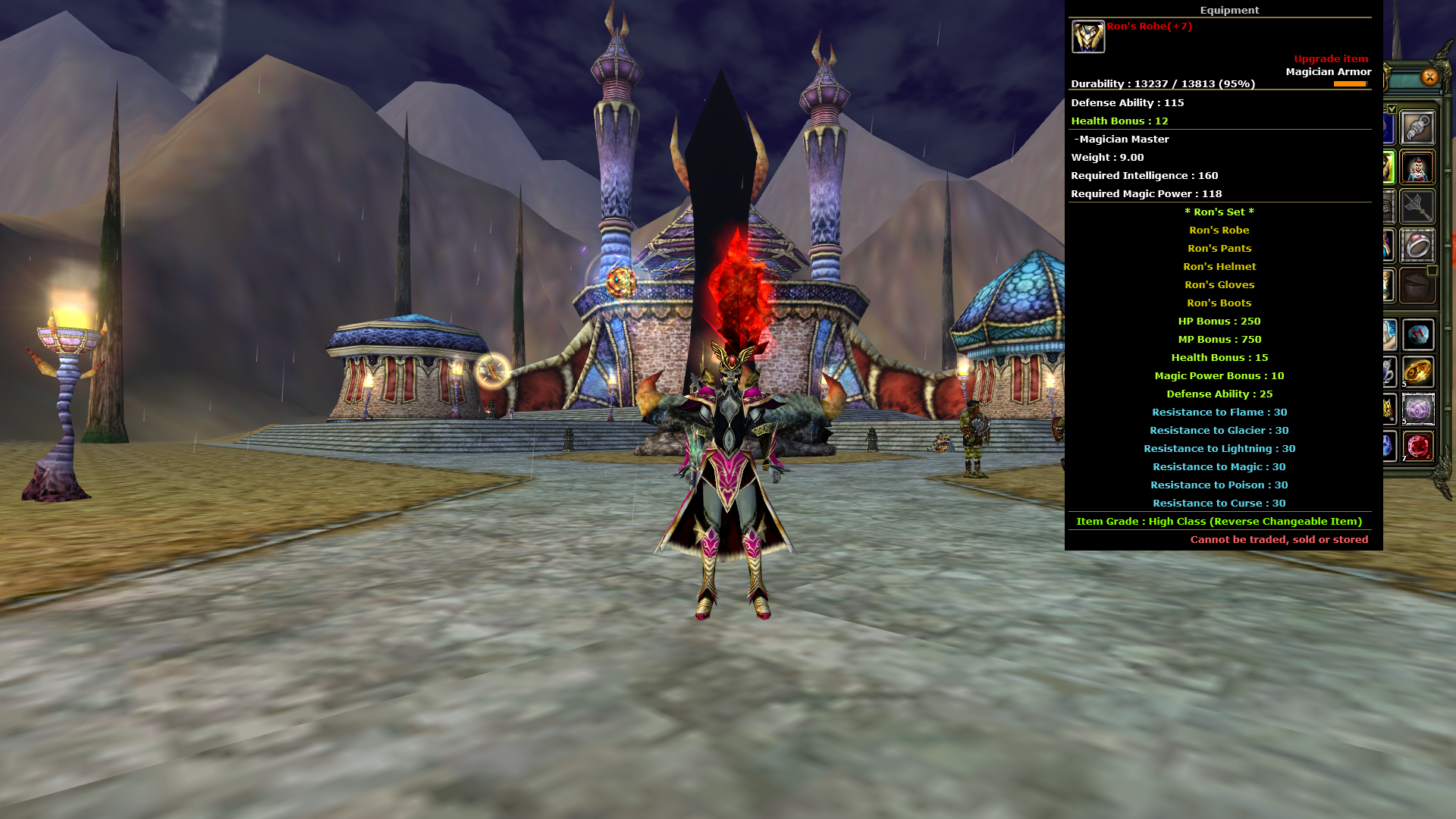Select the blue rune stone item

pyautogui.click(x=1420, y=334)
